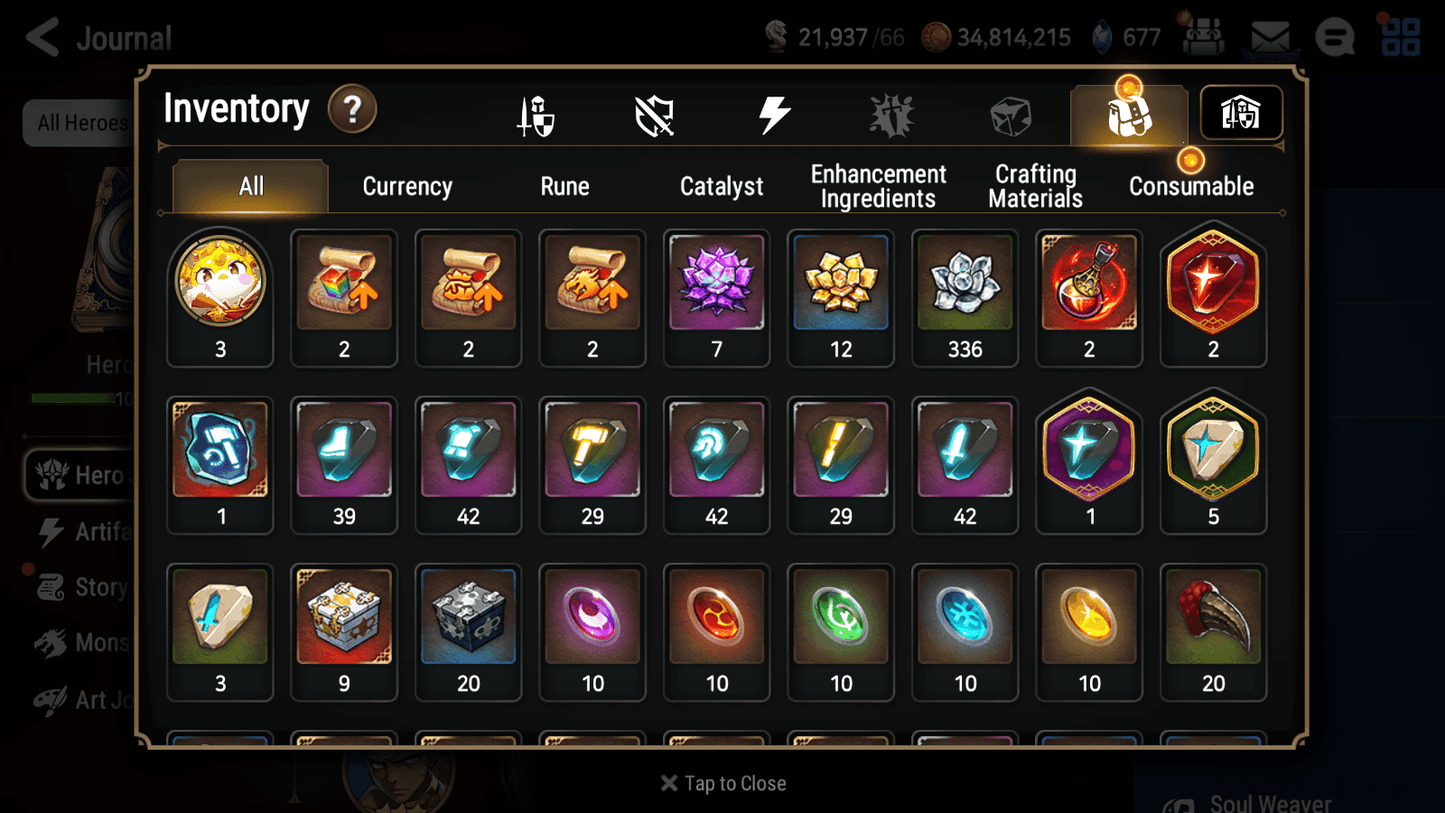Open the chat bubble icon
This screenshot has height=813, width=1445.
(1334, 37)
